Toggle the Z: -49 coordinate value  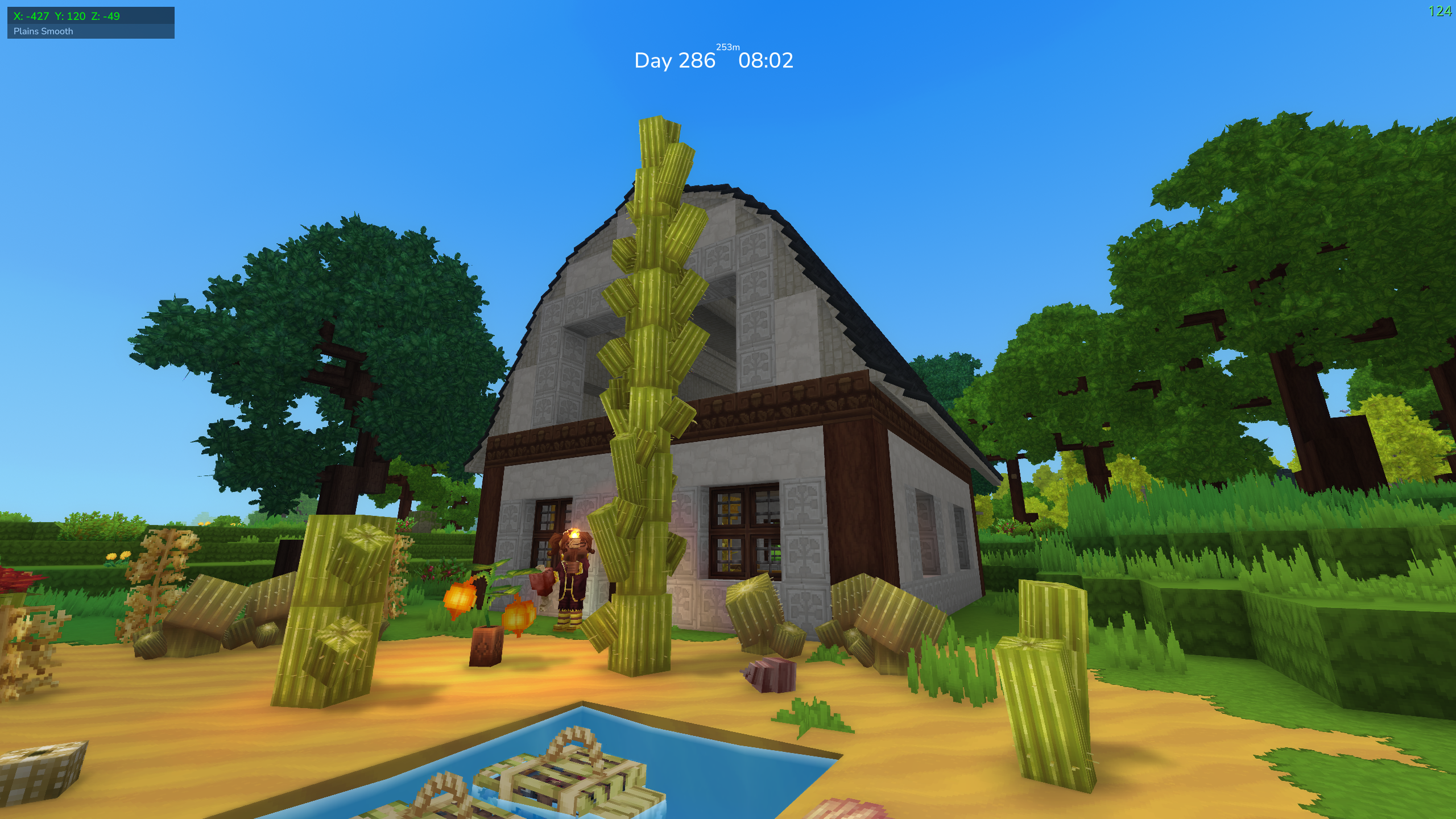coord(105,16)
